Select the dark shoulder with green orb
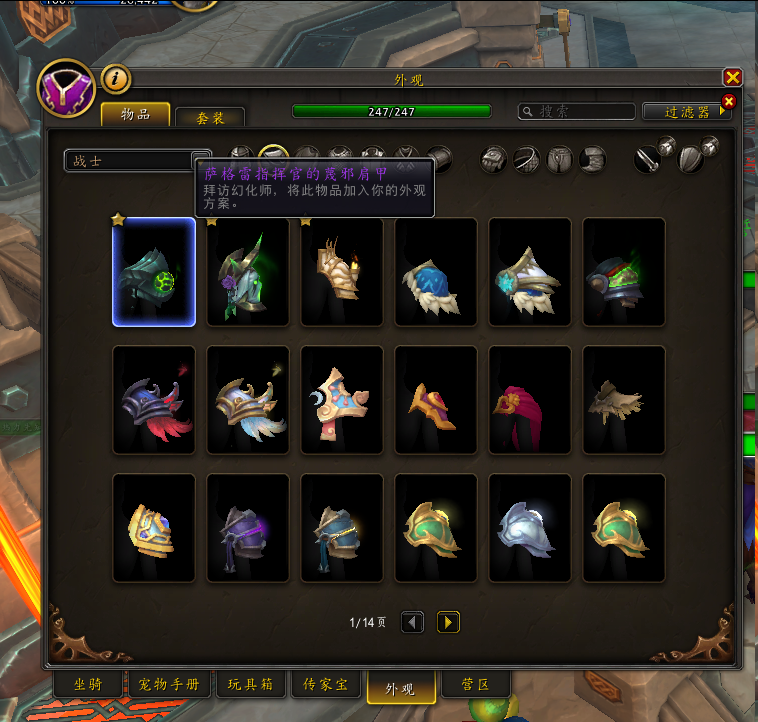The image size is (758, 722). click(x=154, y=272)
